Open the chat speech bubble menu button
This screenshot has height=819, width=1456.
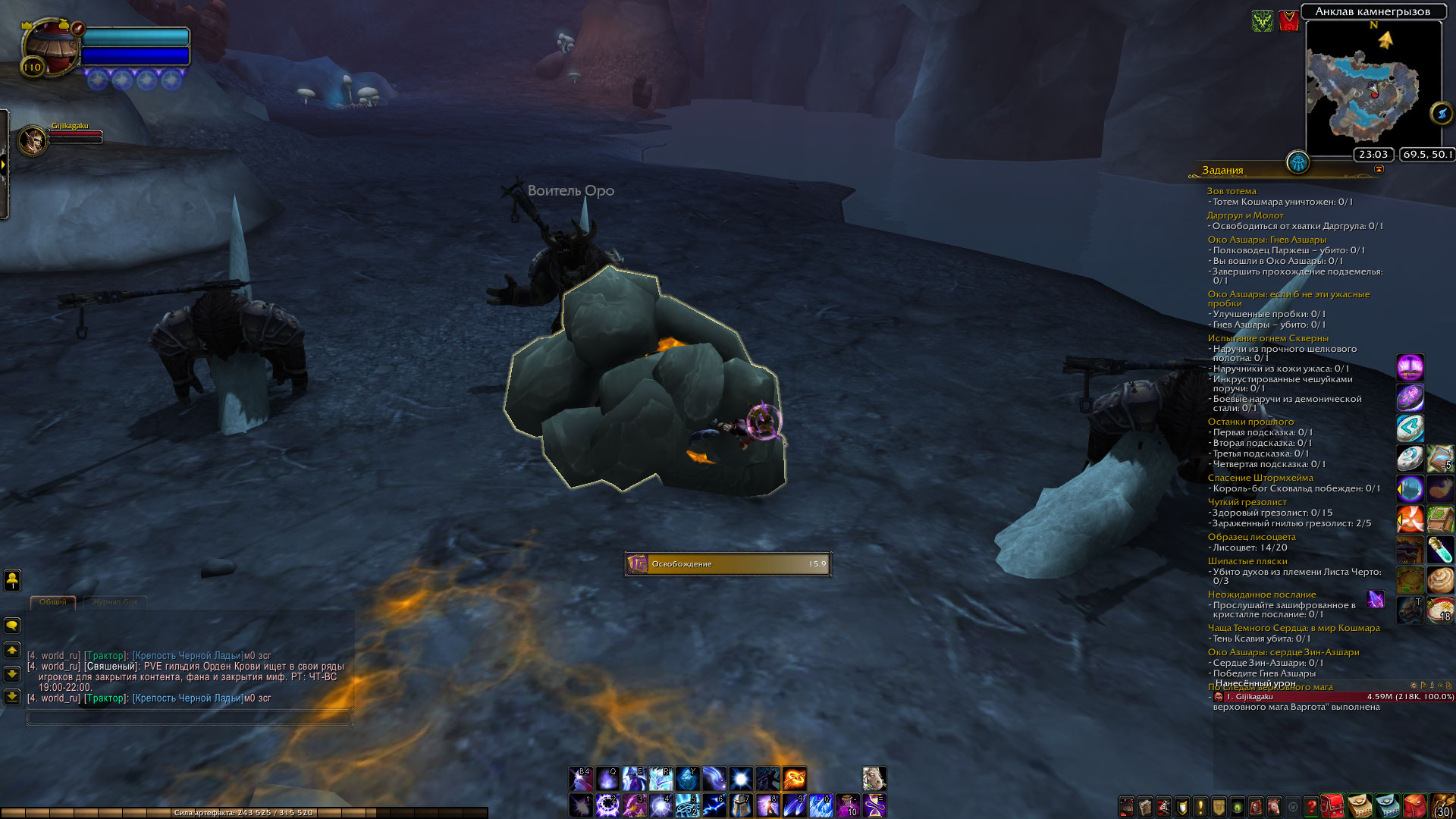pos(12,626)
